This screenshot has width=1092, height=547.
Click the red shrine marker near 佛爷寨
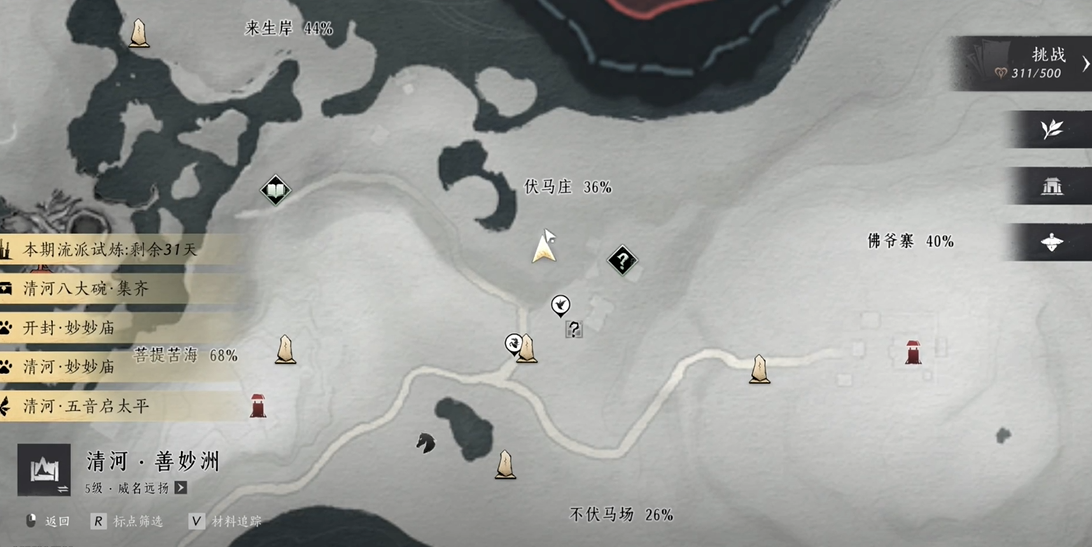click(913, 352)
